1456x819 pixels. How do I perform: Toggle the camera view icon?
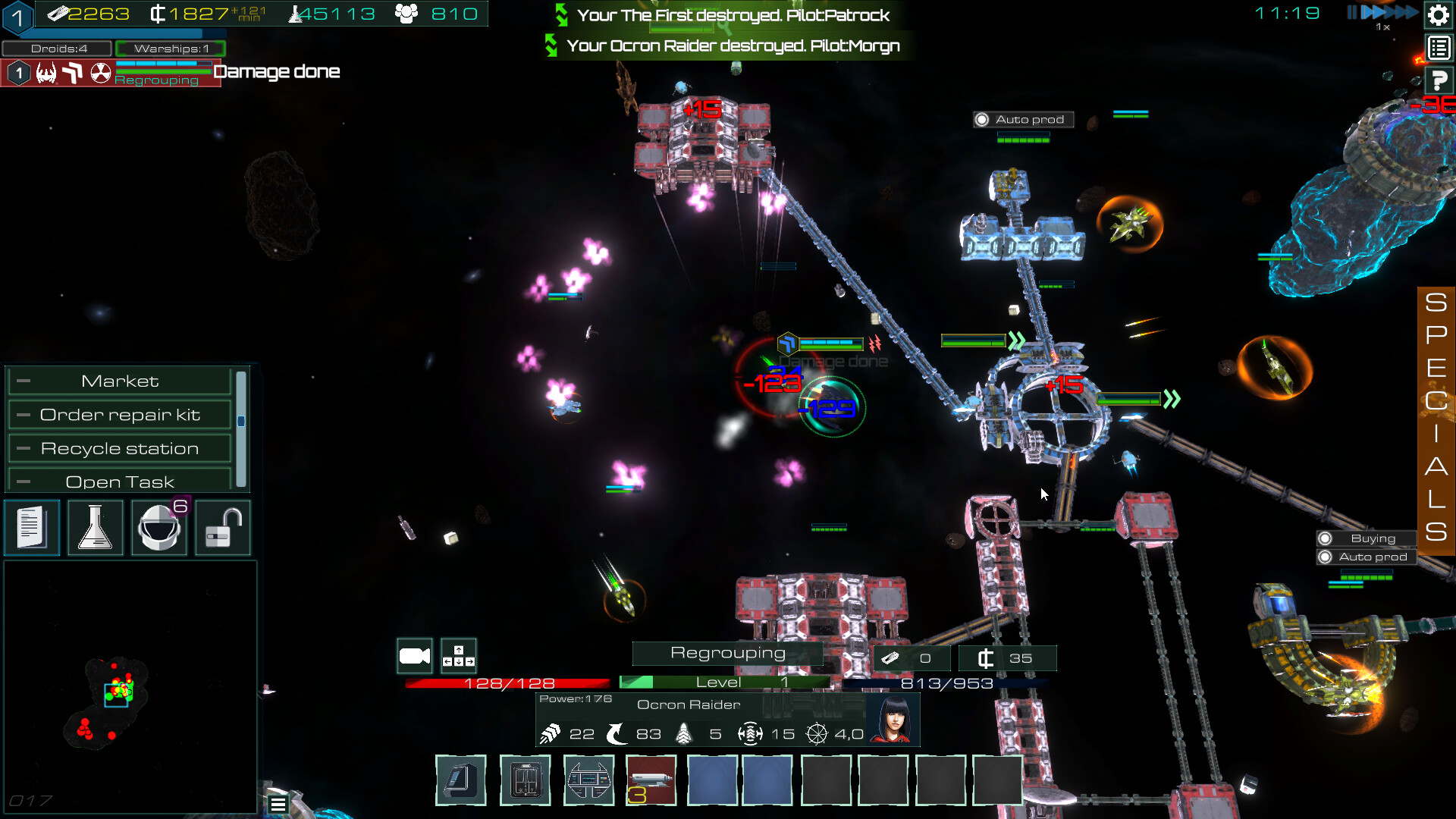point(414,654)
